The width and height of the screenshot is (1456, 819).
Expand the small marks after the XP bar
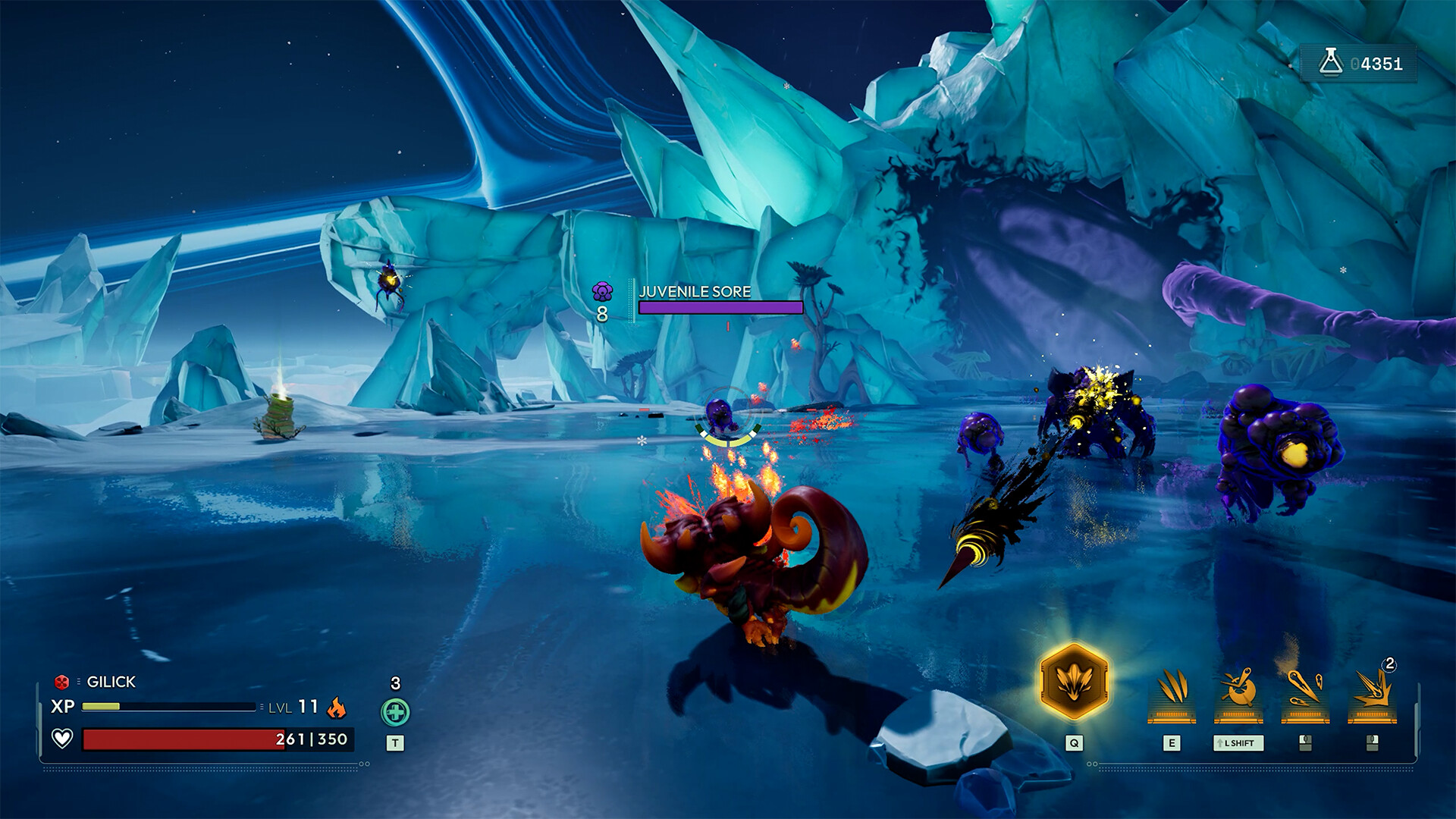(262, 706)
